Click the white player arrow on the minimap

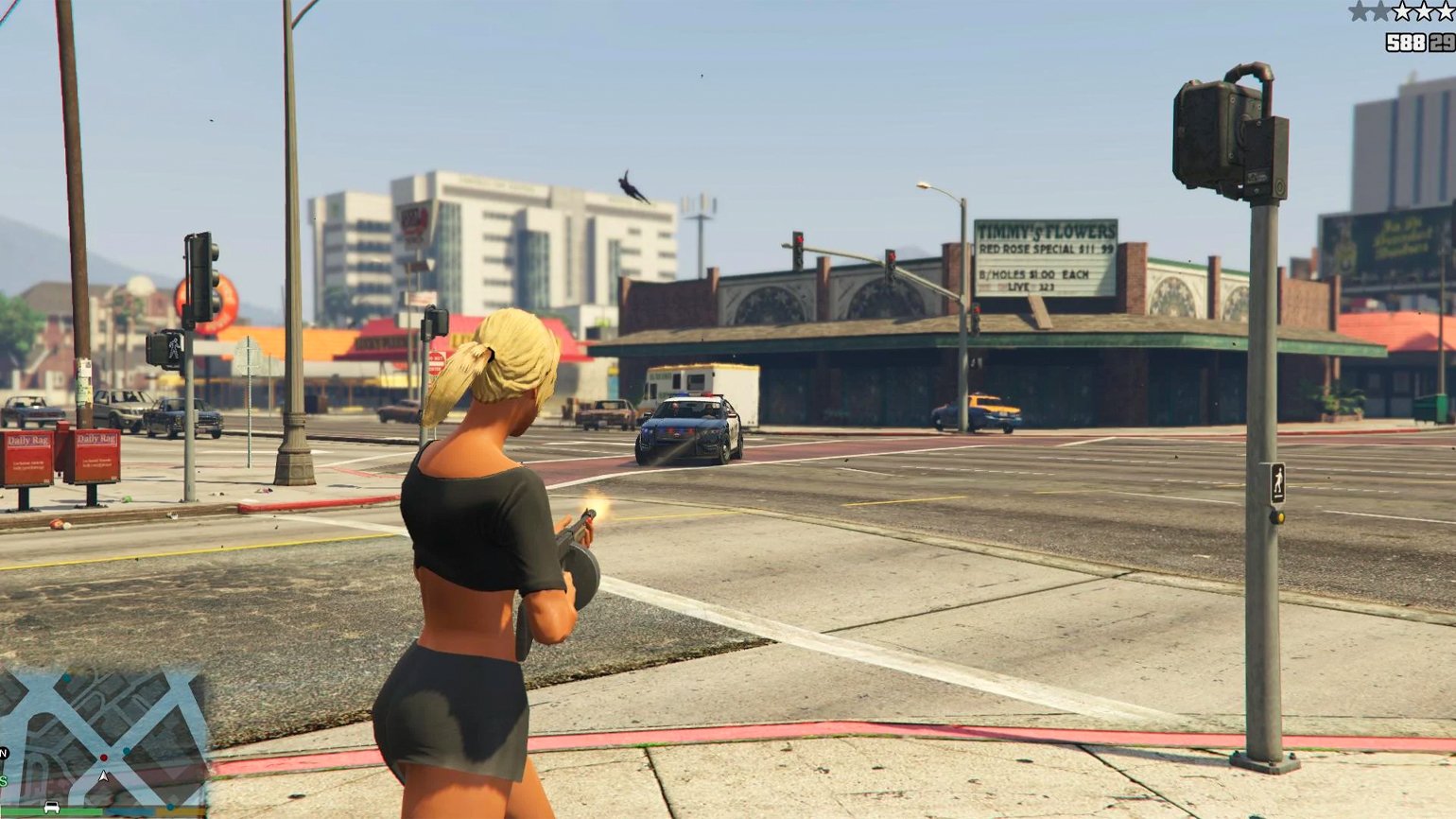104,776
